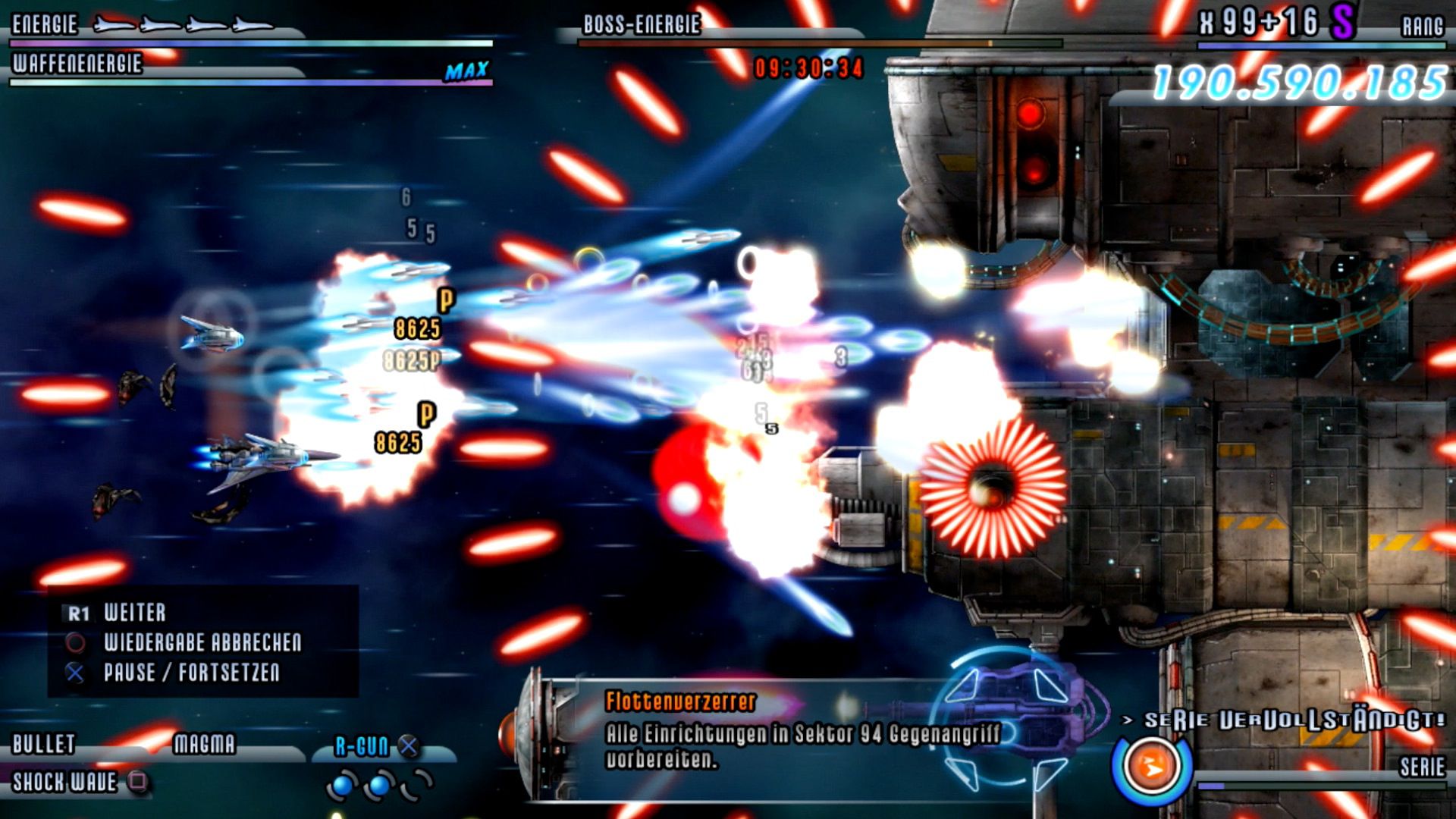
Task: Click the orange Serie chain icon
Action: pos(1152,767)
